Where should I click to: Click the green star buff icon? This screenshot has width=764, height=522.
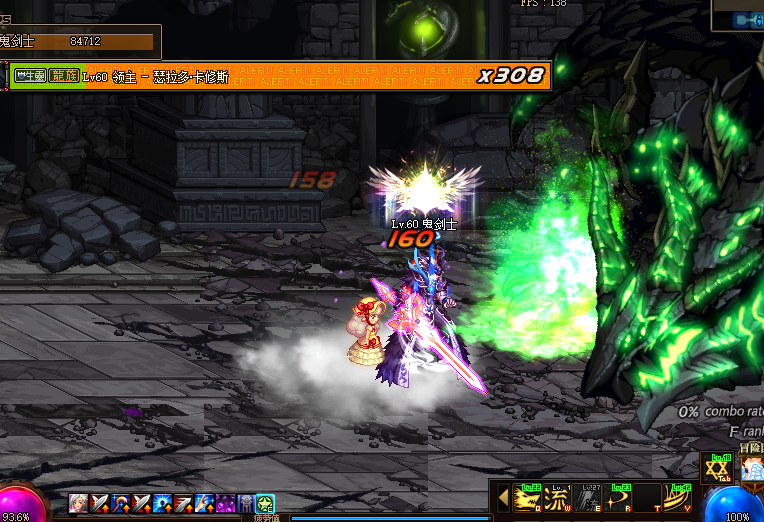point(265,504)
